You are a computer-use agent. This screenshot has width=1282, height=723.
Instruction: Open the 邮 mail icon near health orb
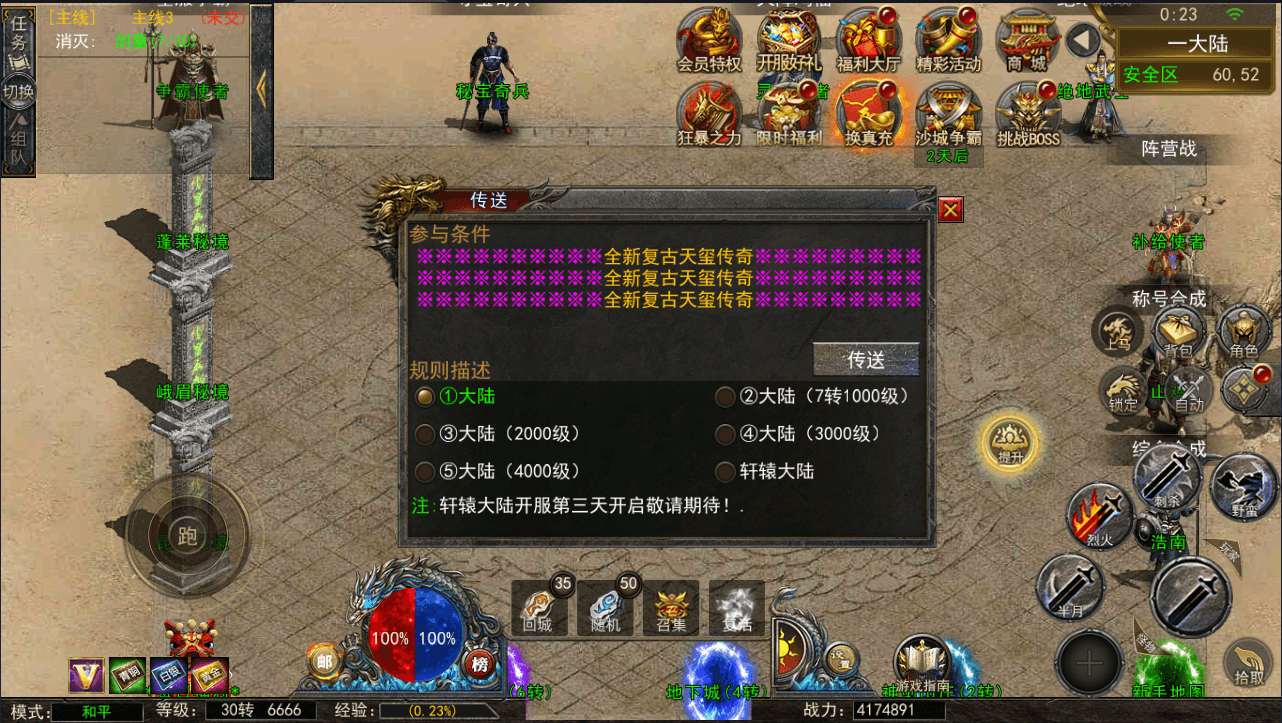coord(322,662)
